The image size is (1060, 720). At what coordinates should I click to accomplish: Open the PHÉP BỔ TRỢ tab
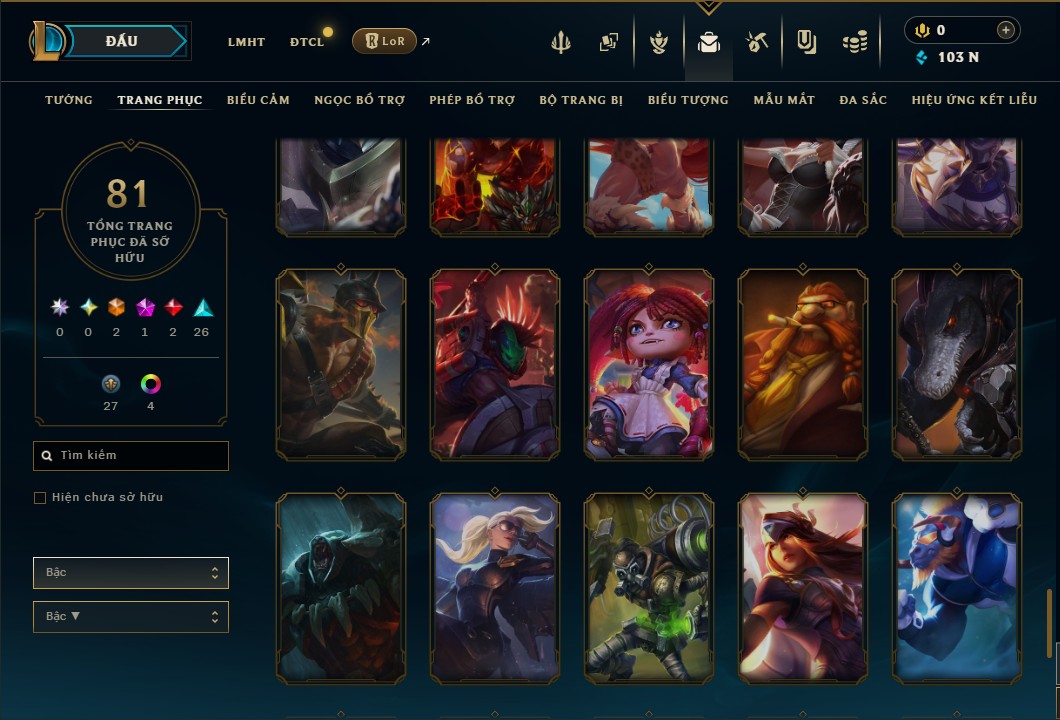click(472, 100)
